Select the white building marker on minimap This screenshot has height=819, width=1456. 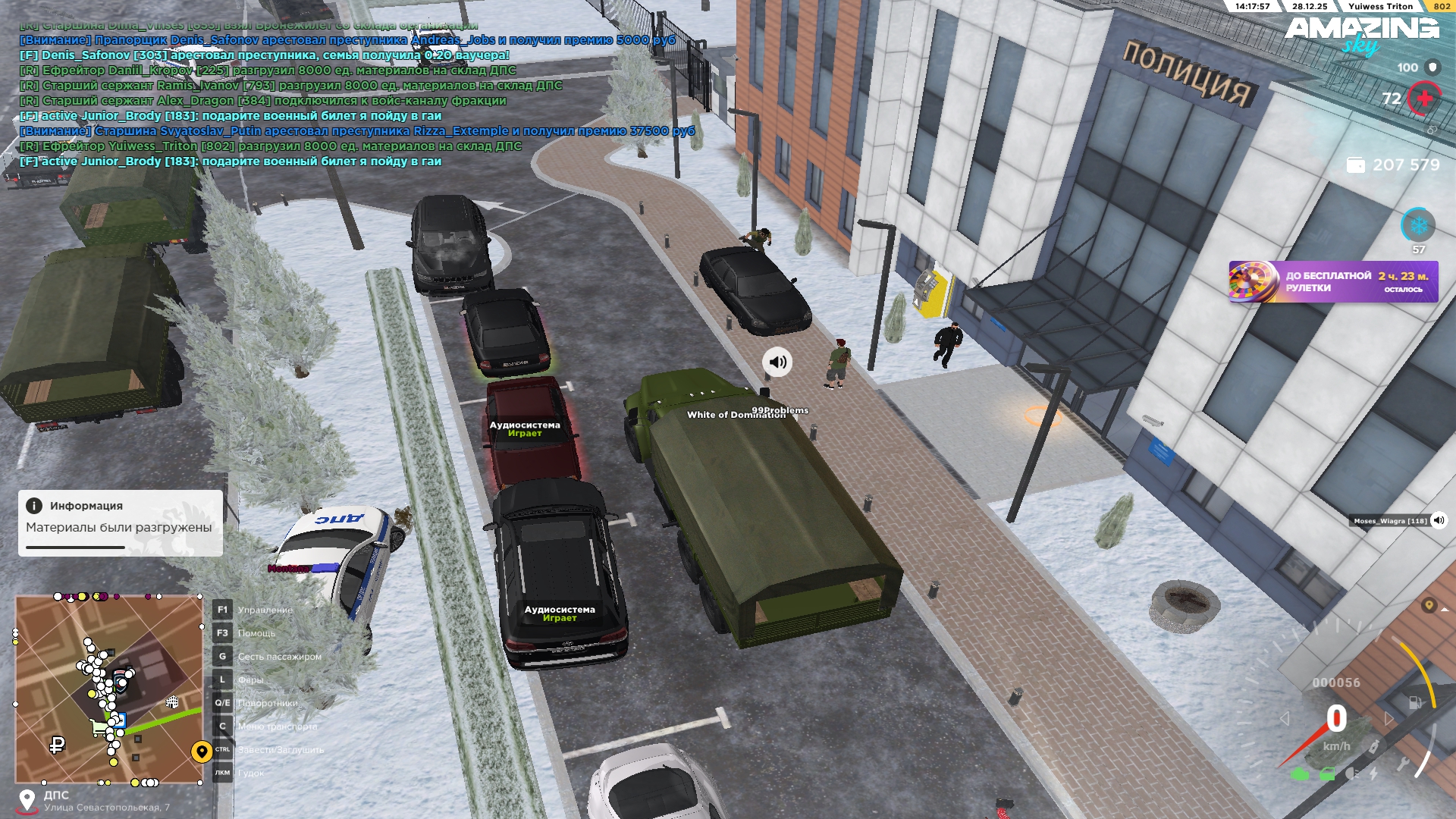tap(172, 702)
